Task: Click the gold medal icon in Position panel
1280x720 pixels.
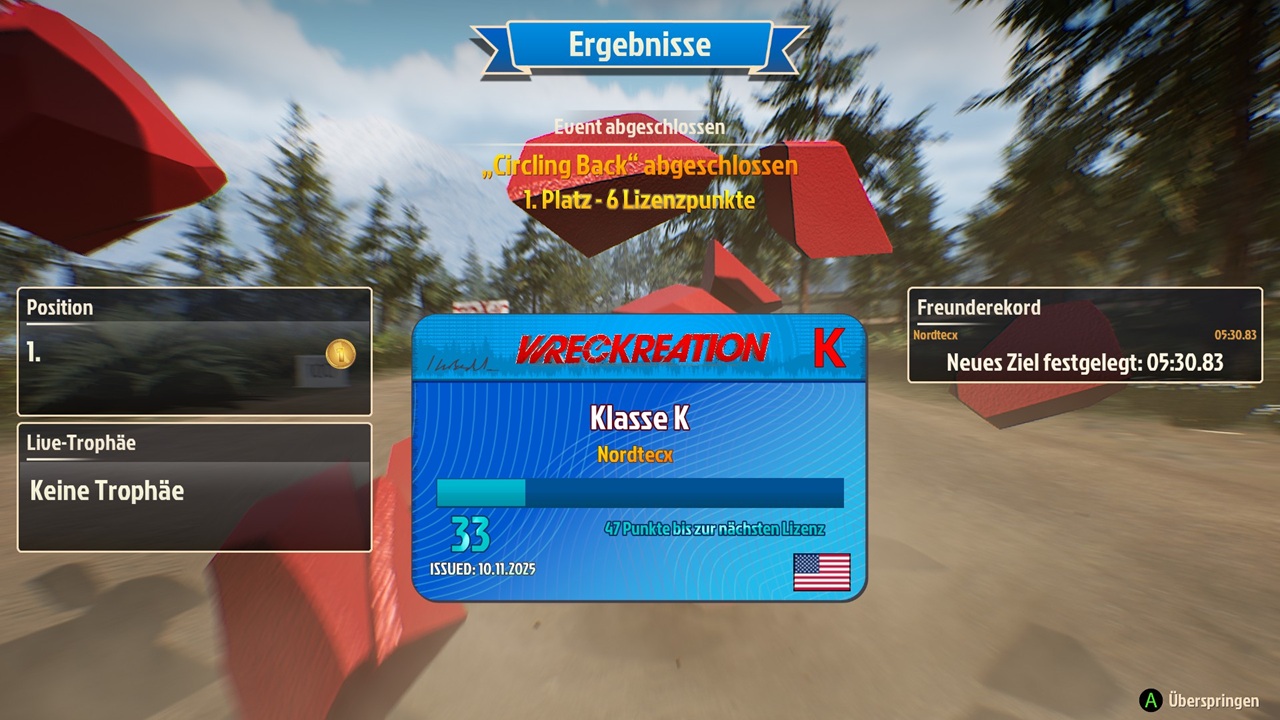Action: 339,353
